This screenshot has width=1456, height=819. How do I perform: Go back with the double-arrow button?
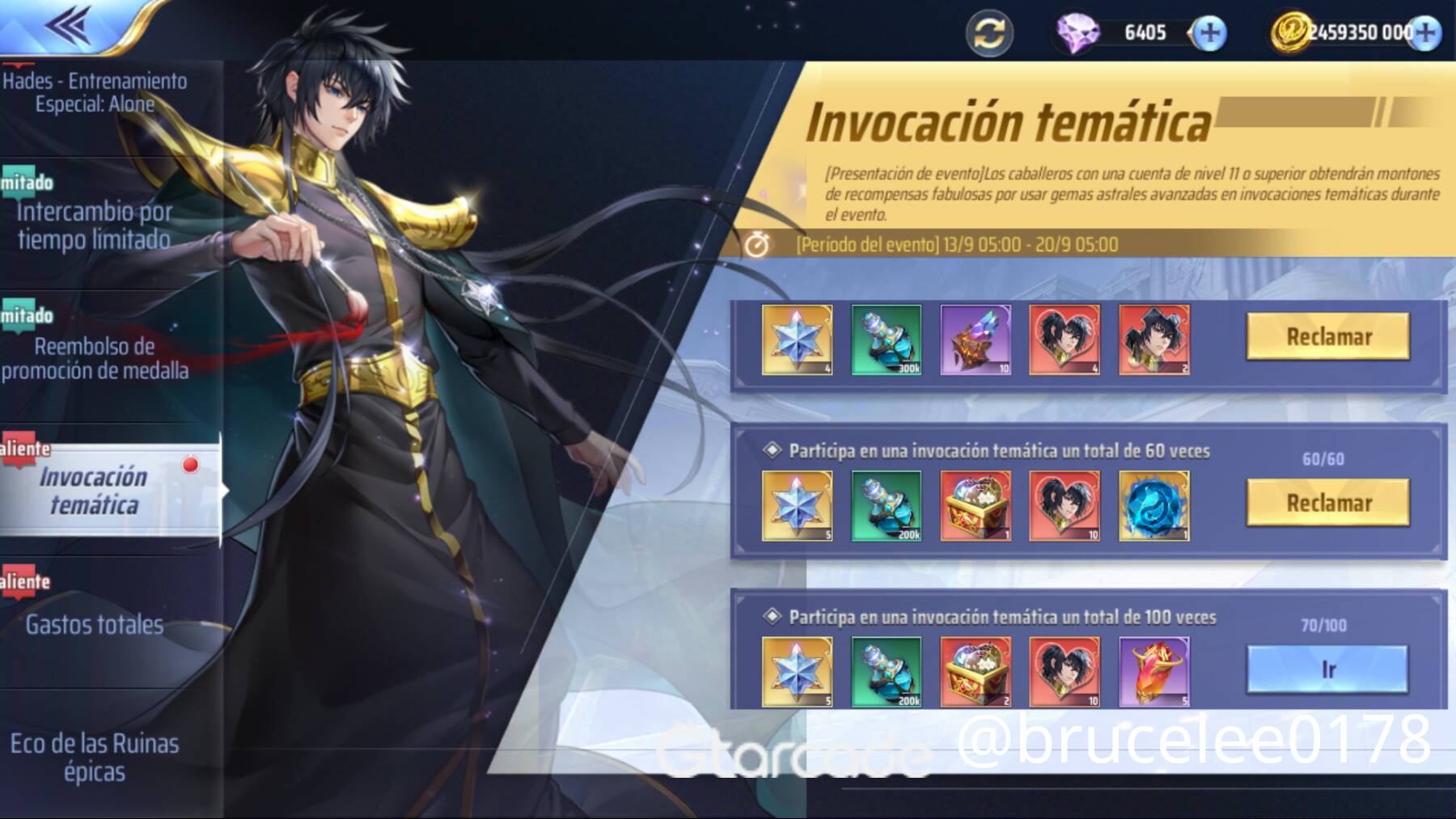point(68,26)
